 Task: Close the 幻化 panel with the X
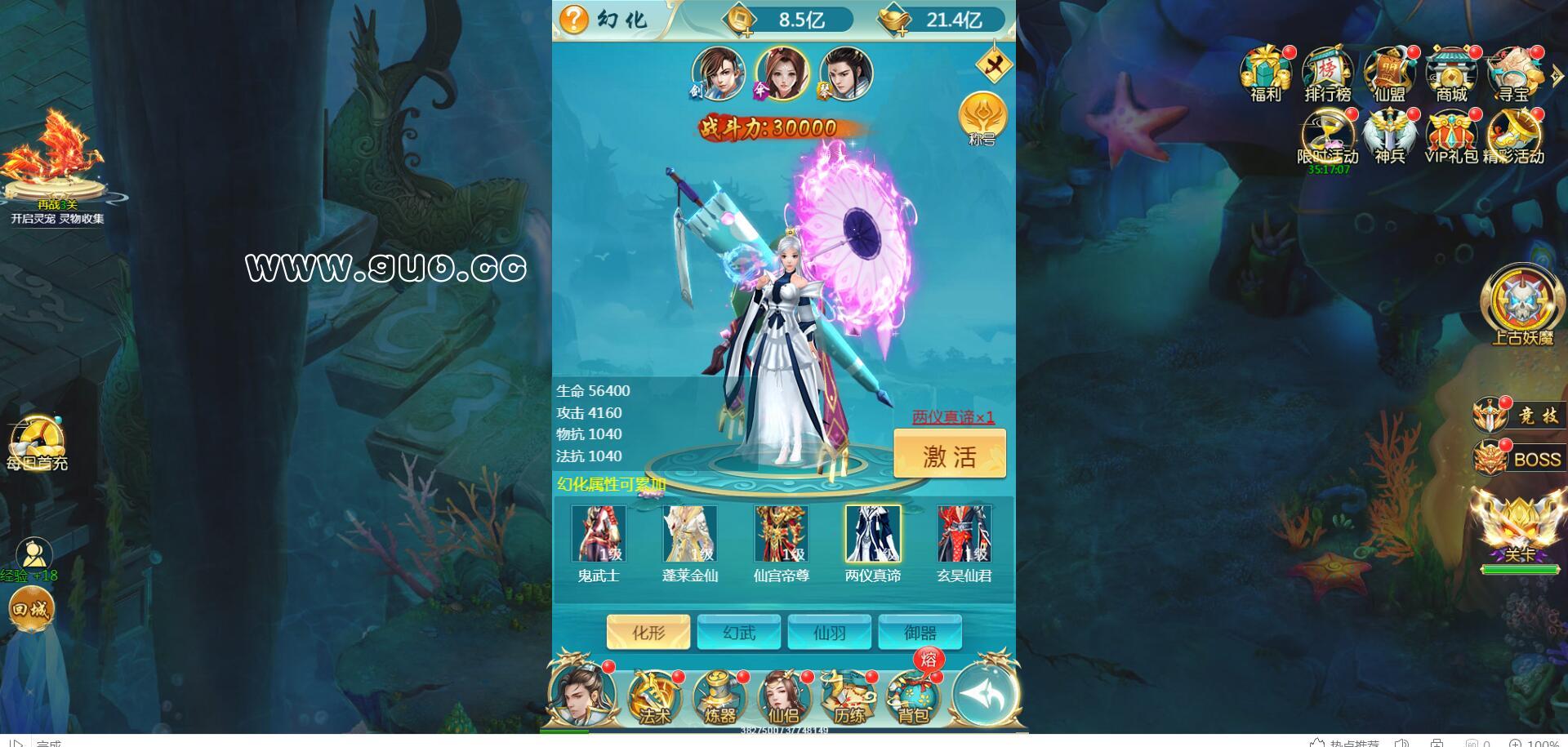click(994, 67)
